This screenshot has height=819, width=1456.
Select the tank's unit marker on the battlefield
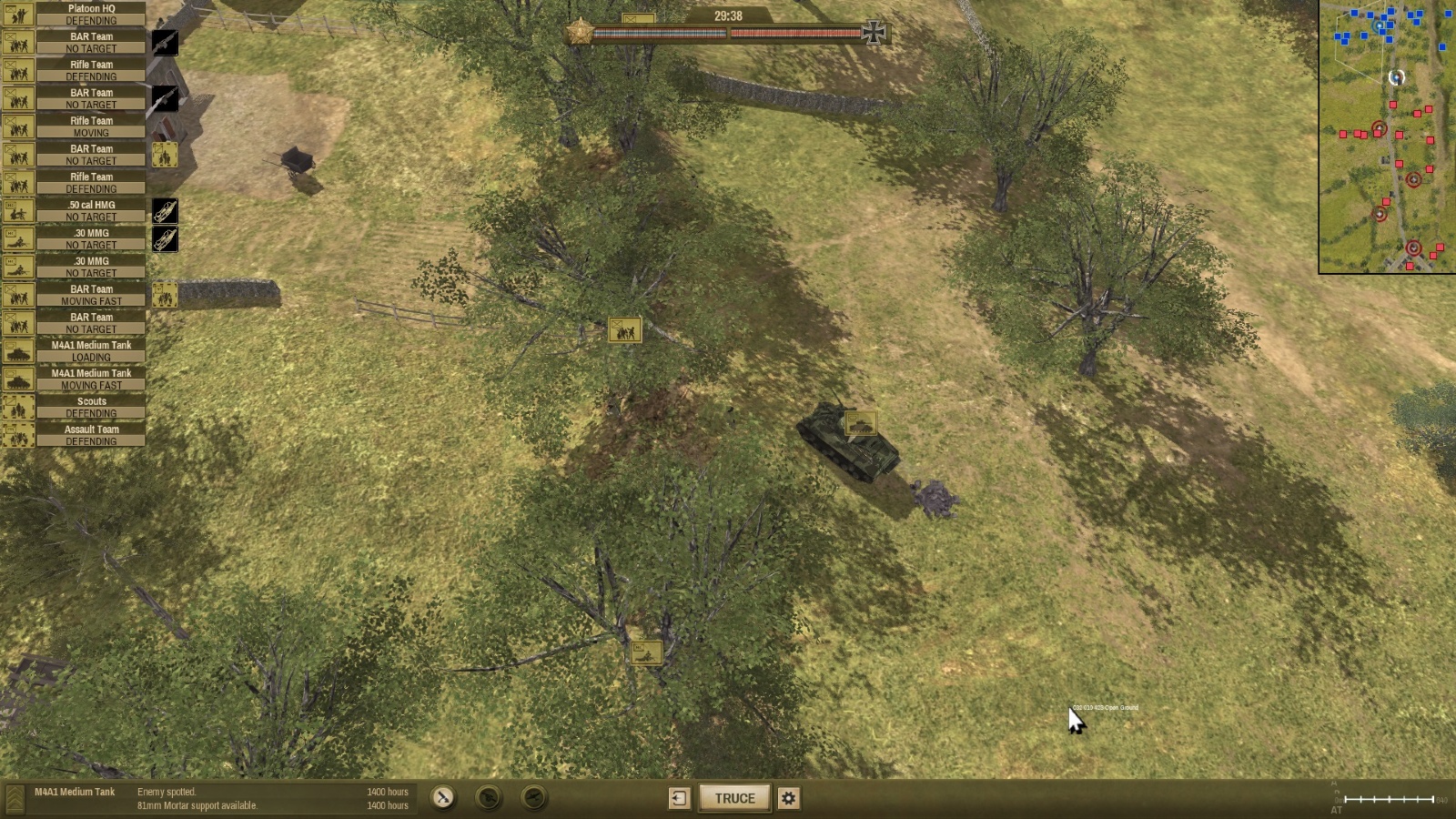pos(860,423)
